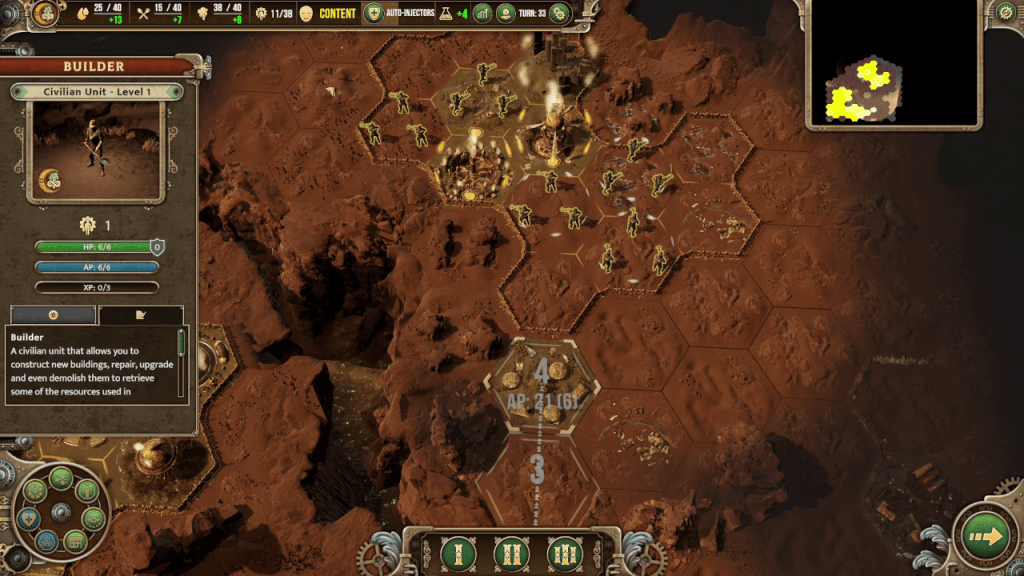Switch to the left tab of Builder panel

[x=53, y=314]
